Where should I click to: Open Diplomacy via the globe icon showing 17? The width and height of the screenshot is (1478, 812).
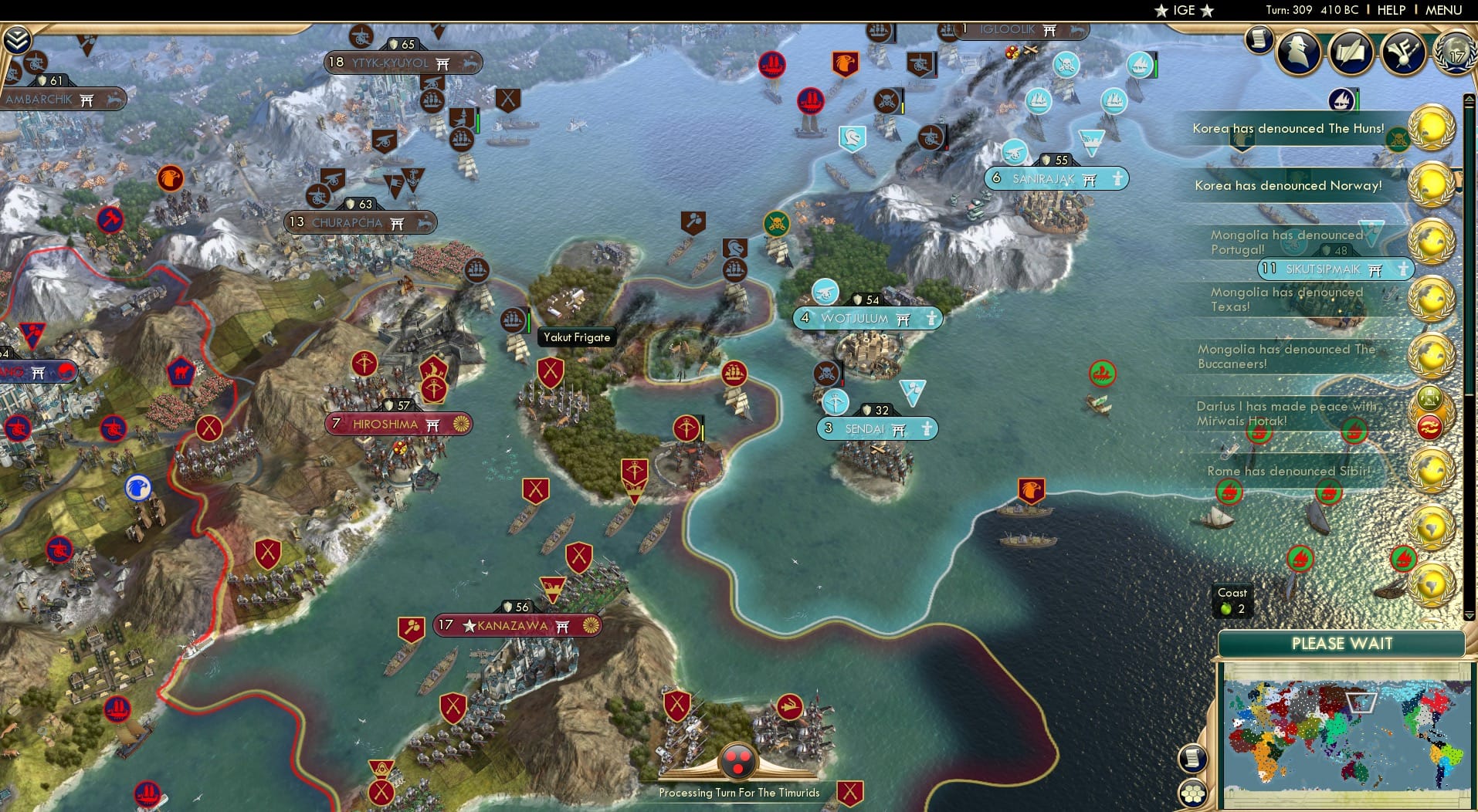coord(1455,52)
